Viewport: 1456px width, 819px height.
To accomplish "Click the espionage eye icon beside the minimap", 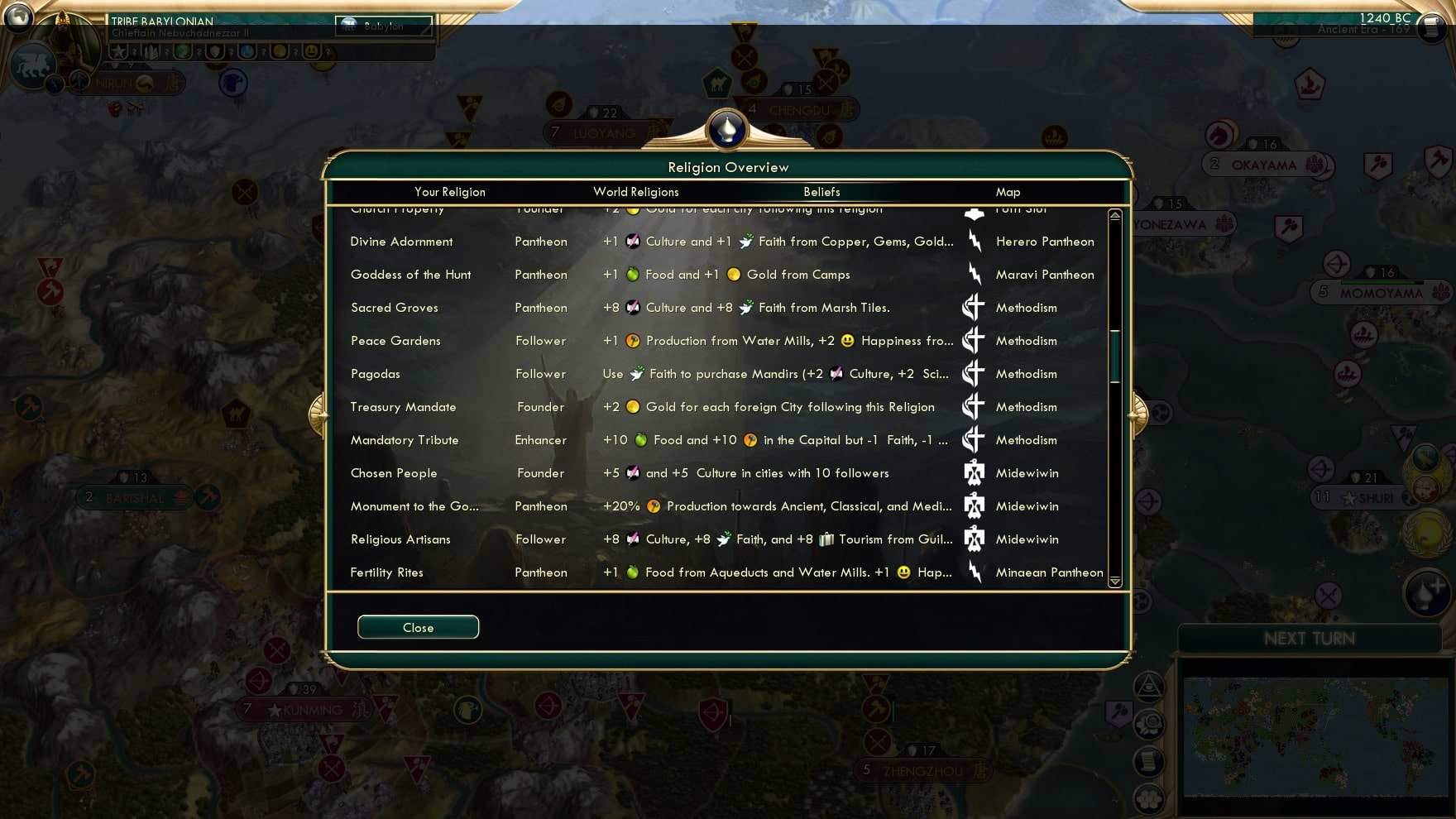I will pyautogui.click(x=1150, y=684).
